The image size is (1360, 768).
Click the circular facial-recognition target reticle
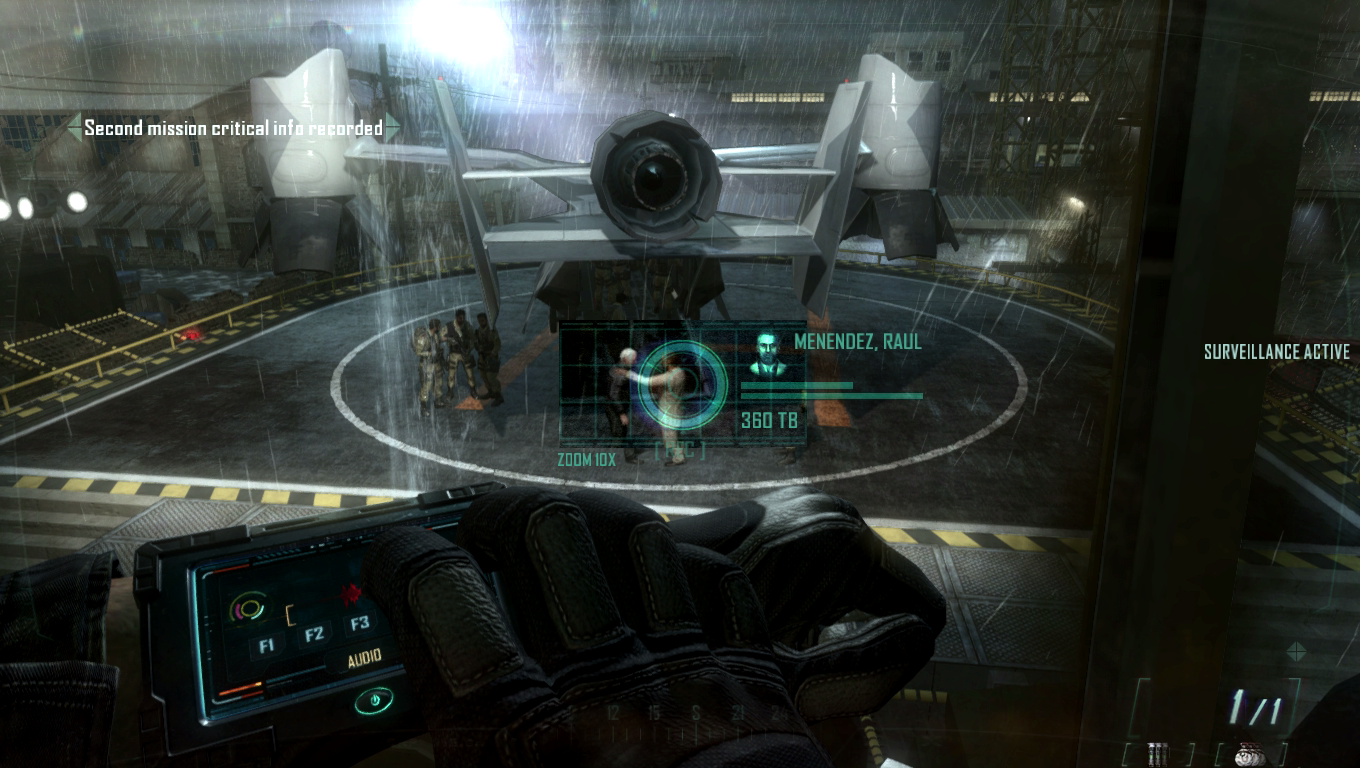[x=682, y=382]
